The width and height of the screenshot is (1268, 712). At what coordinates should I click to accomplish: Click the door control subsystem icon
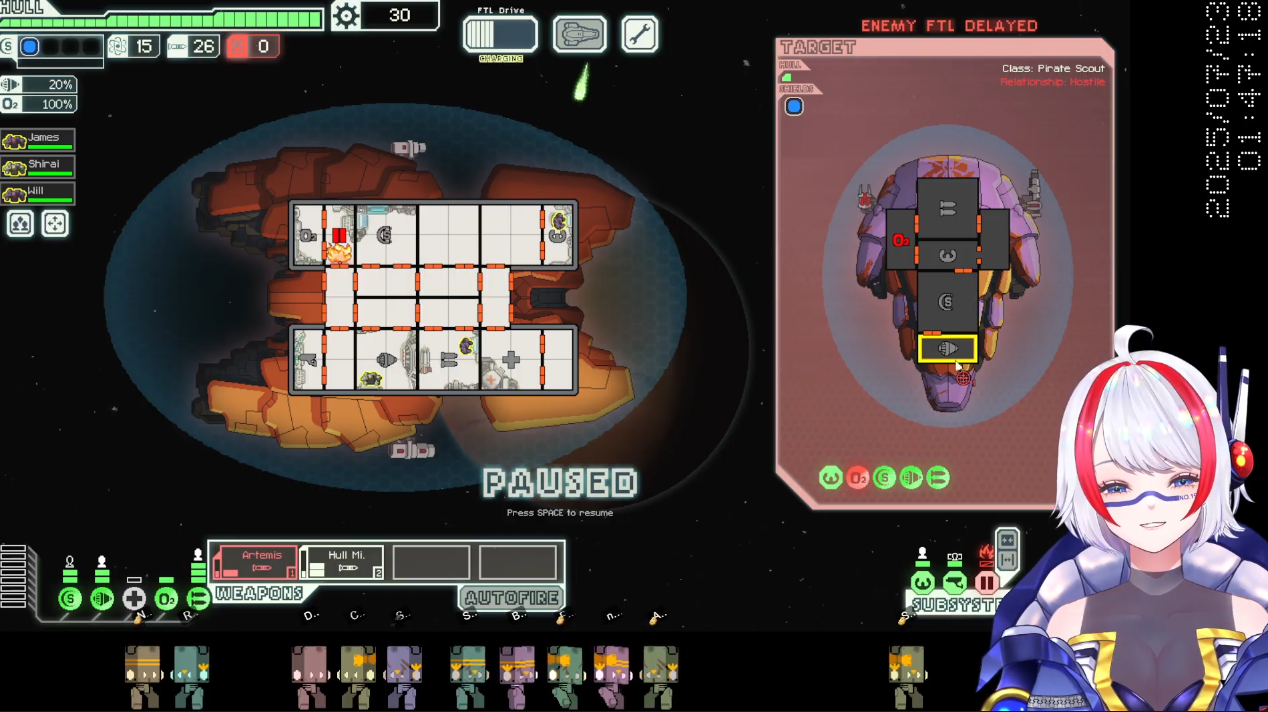tap(987, 583)
